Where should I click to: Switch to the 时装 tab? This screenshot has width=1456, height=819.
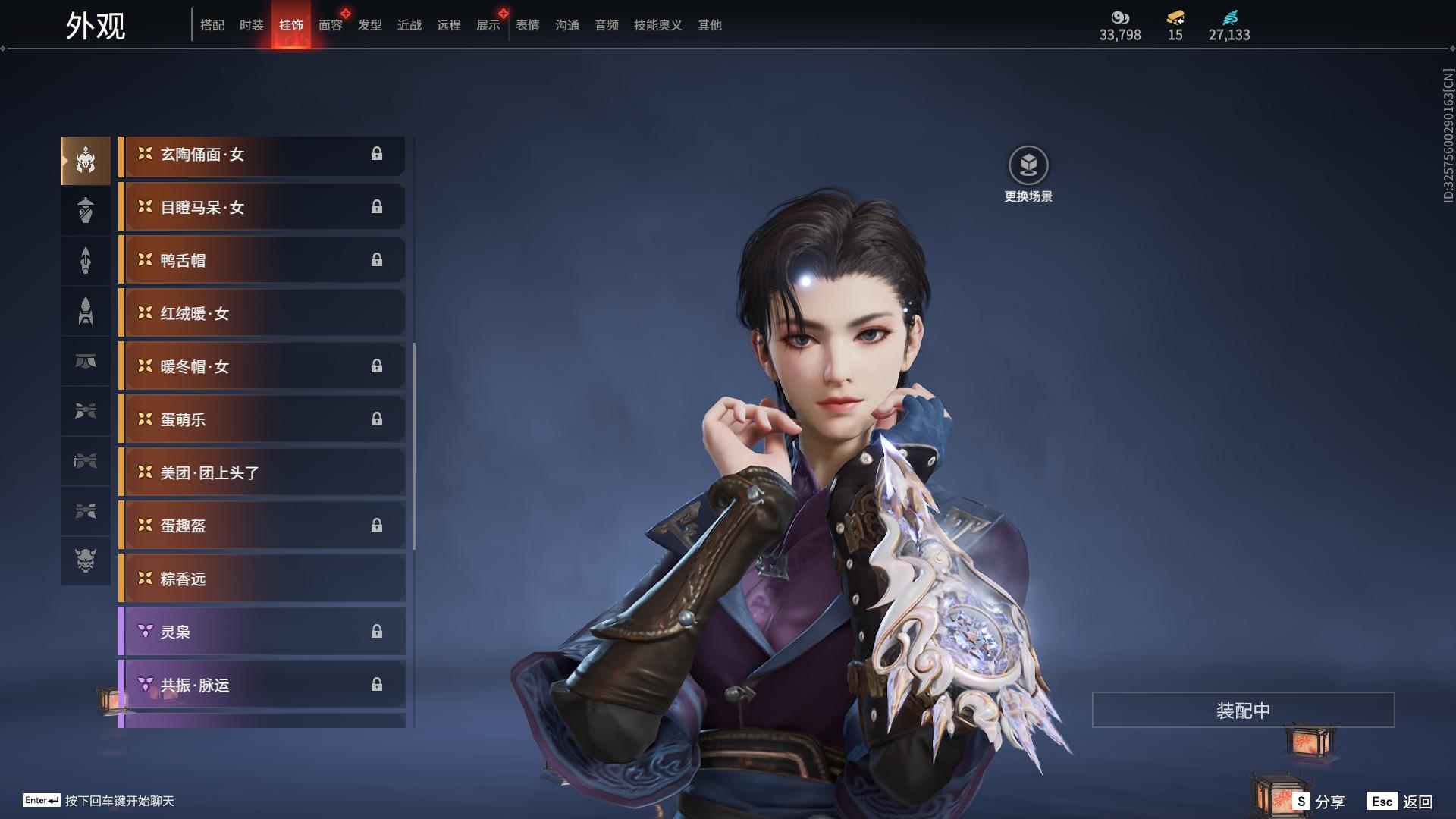251,25
